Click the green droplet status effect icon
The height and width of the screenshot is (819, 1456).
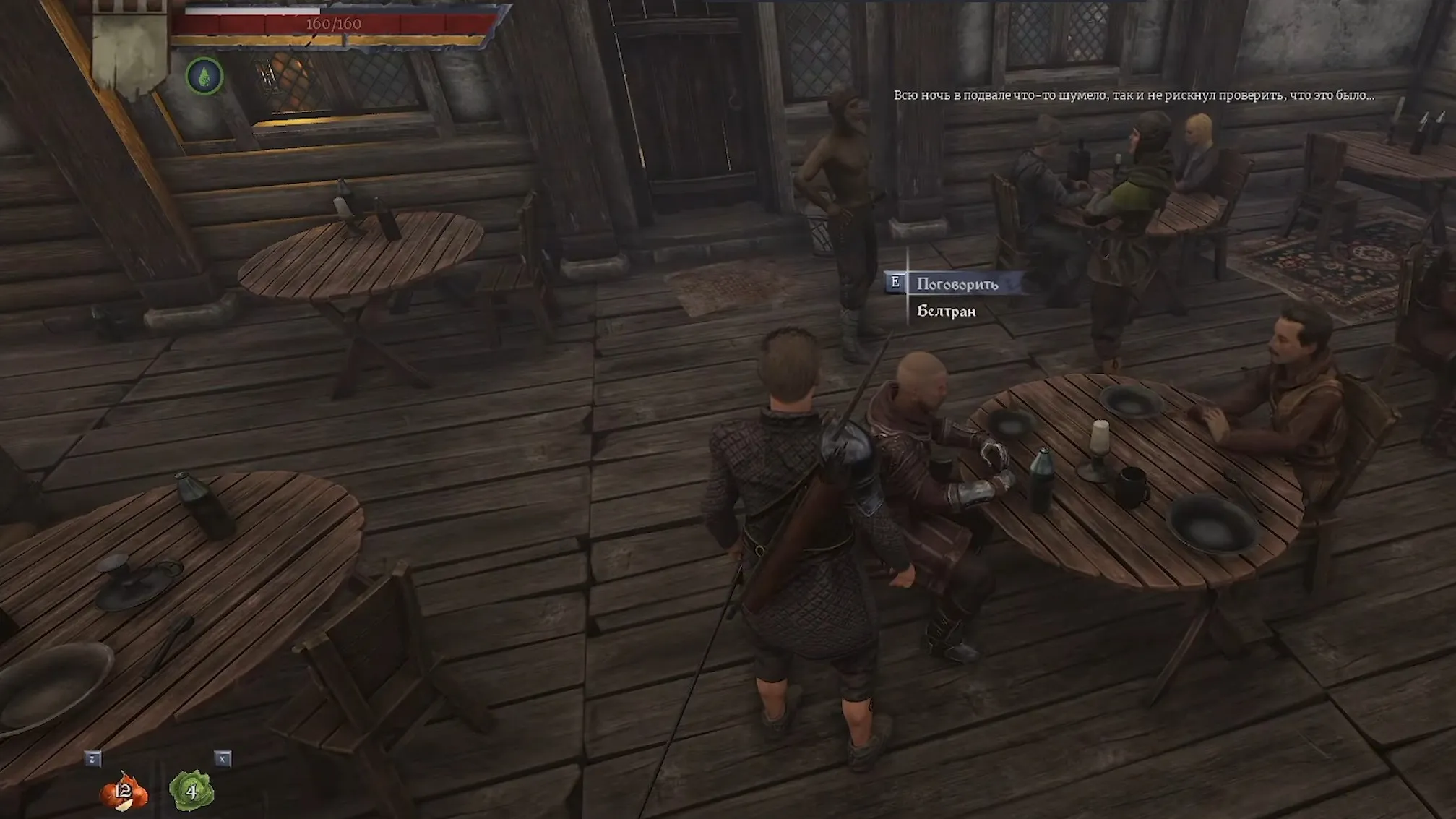tap(204, 76)
